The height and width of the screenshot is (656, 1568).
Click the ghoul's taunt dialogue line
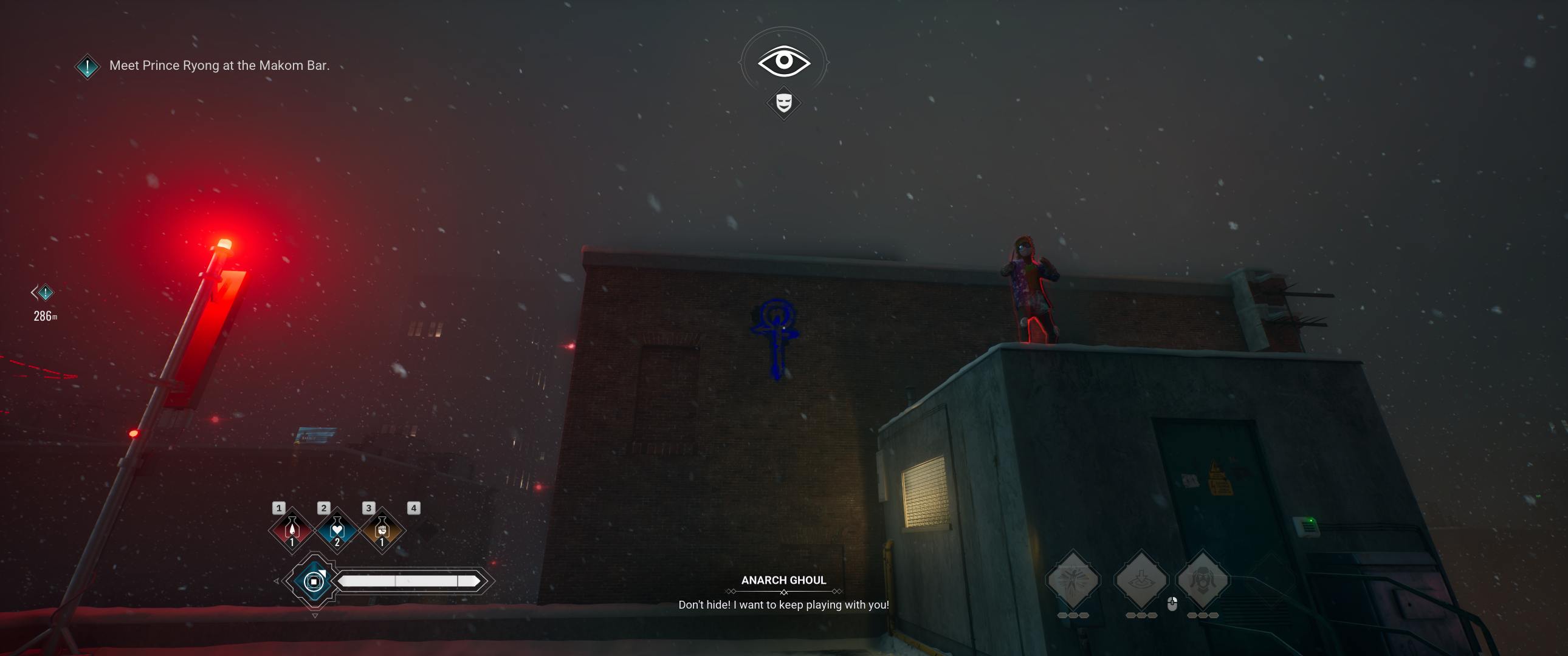click(783, 606)
